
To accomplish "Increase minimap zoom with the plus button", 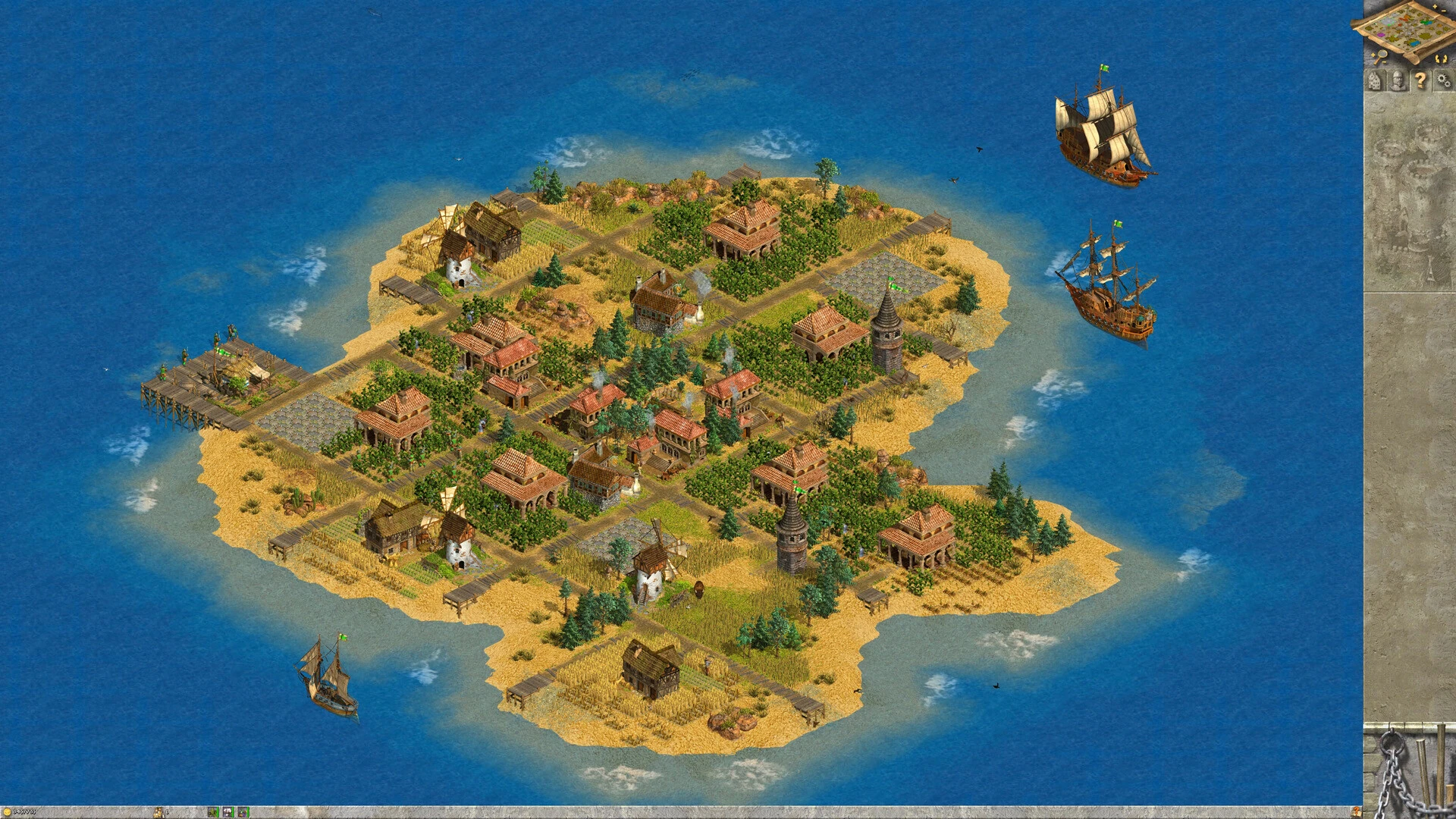I will [1435, 6].
